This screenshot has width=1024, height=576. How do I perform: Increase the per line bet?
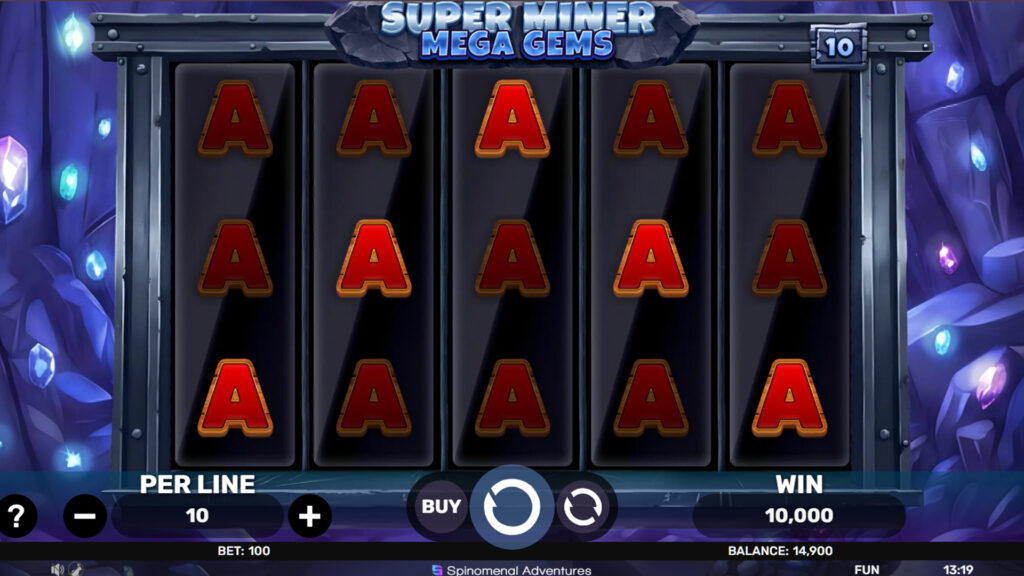tap(310, 516)
